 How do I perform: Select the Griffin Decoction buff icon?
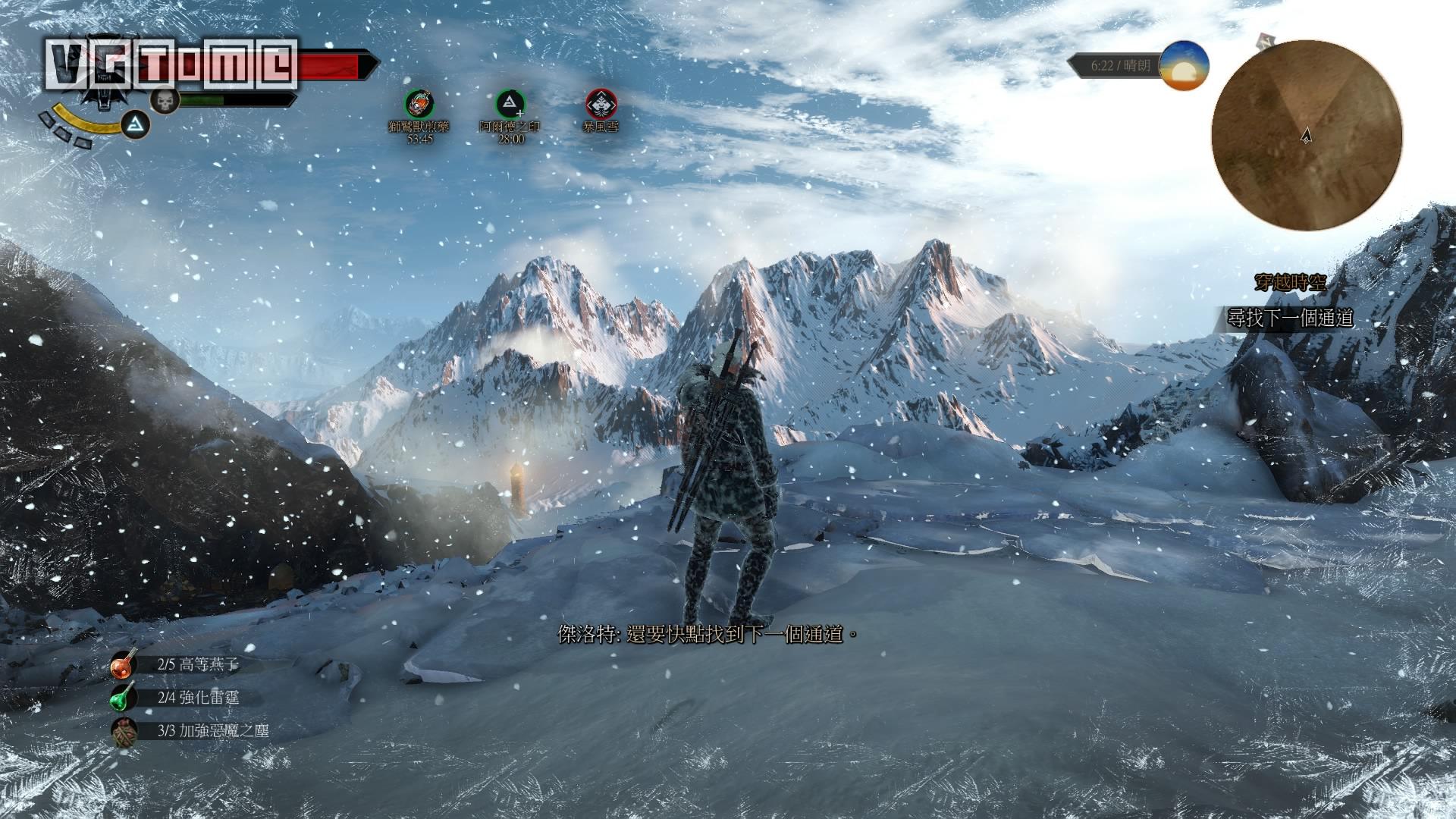419,103
